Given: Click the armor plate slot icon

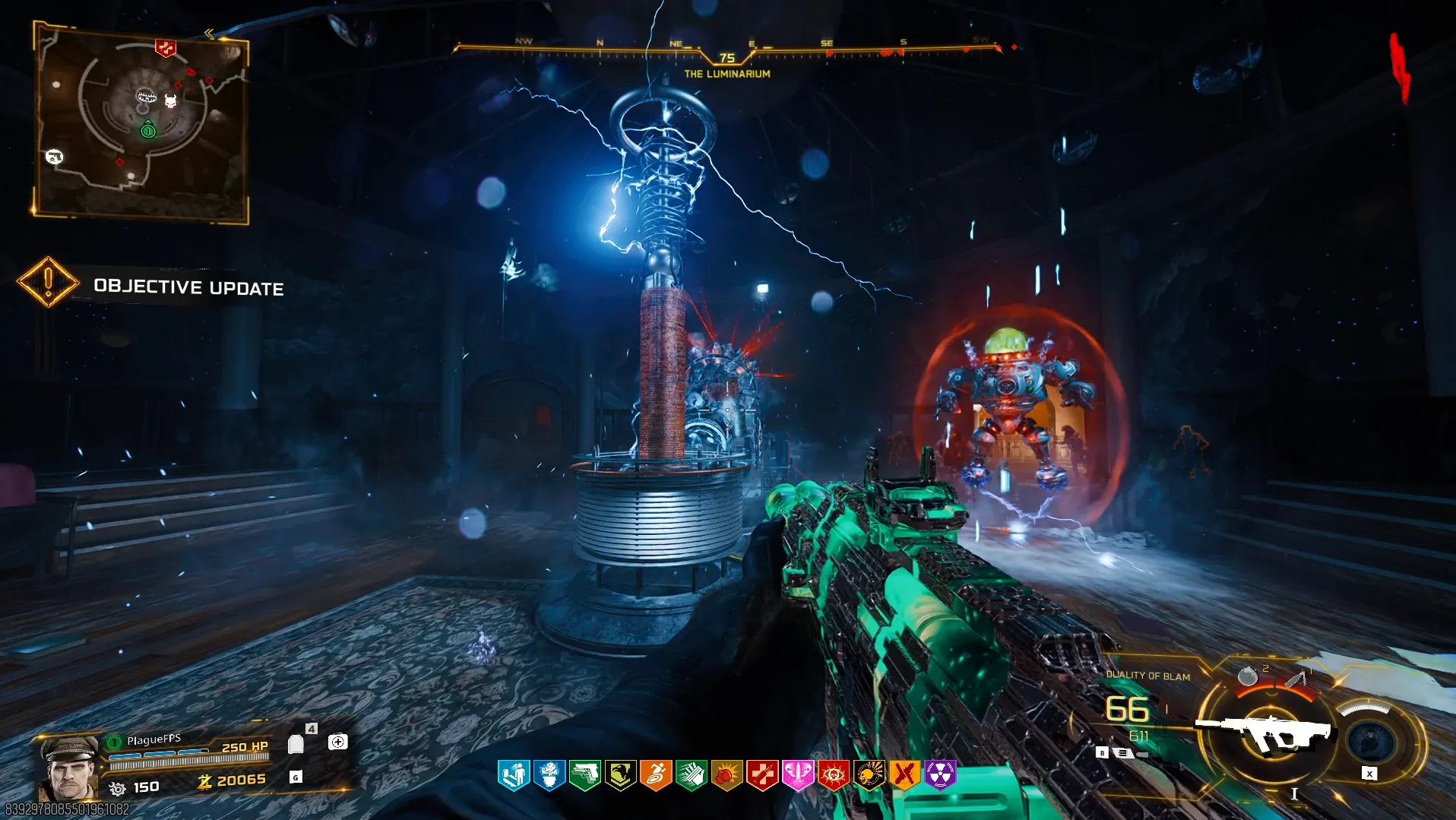Looking at the screenshot, I should click(x=296, y=743).
